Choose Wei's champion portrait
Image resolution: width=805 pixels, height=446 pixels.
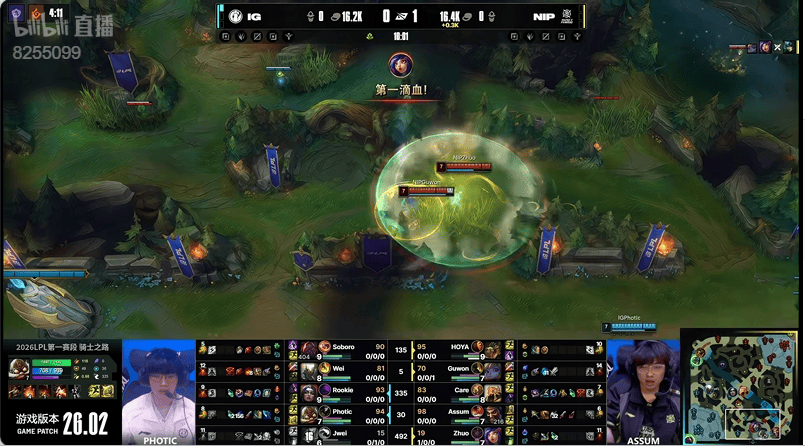310,370
